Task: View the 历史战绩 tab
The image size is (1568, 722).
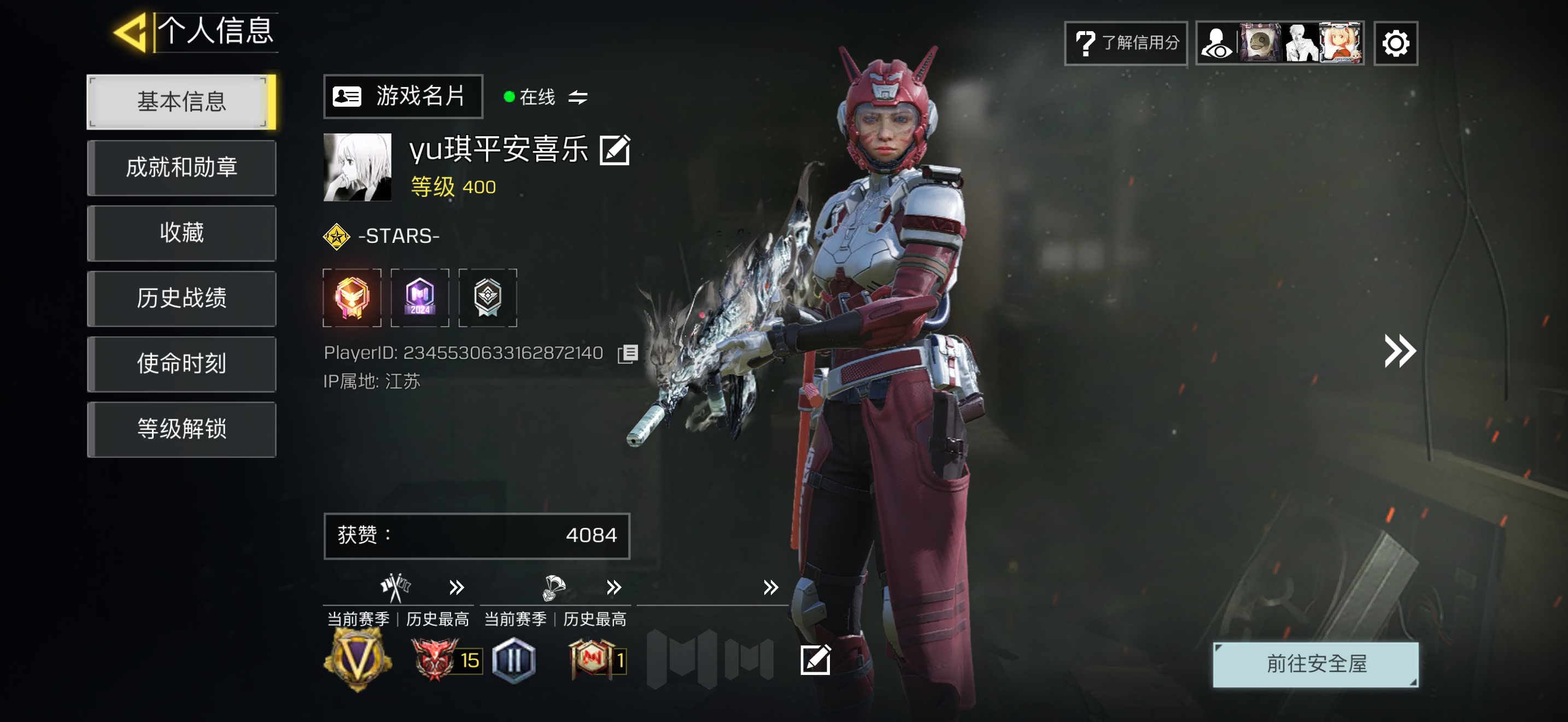Action: (181, 298)
